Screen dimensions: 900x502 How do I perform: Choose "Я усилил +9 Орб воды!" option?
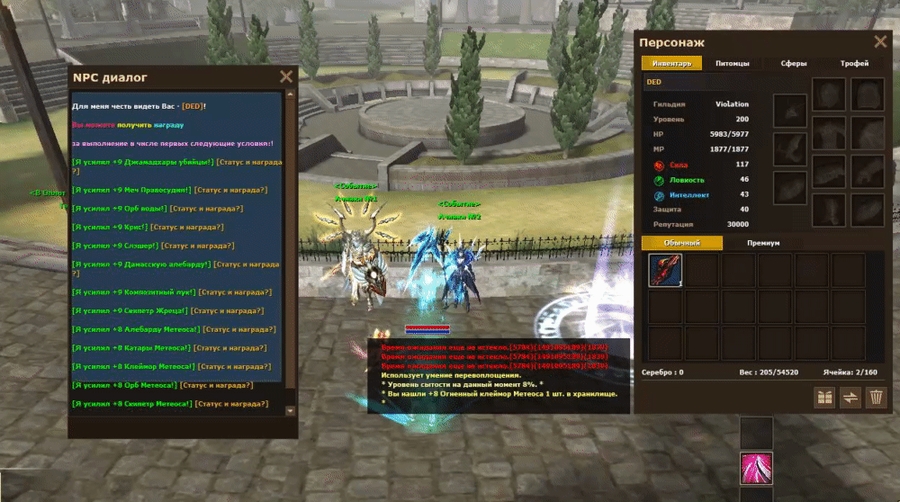tap(123, 209)
